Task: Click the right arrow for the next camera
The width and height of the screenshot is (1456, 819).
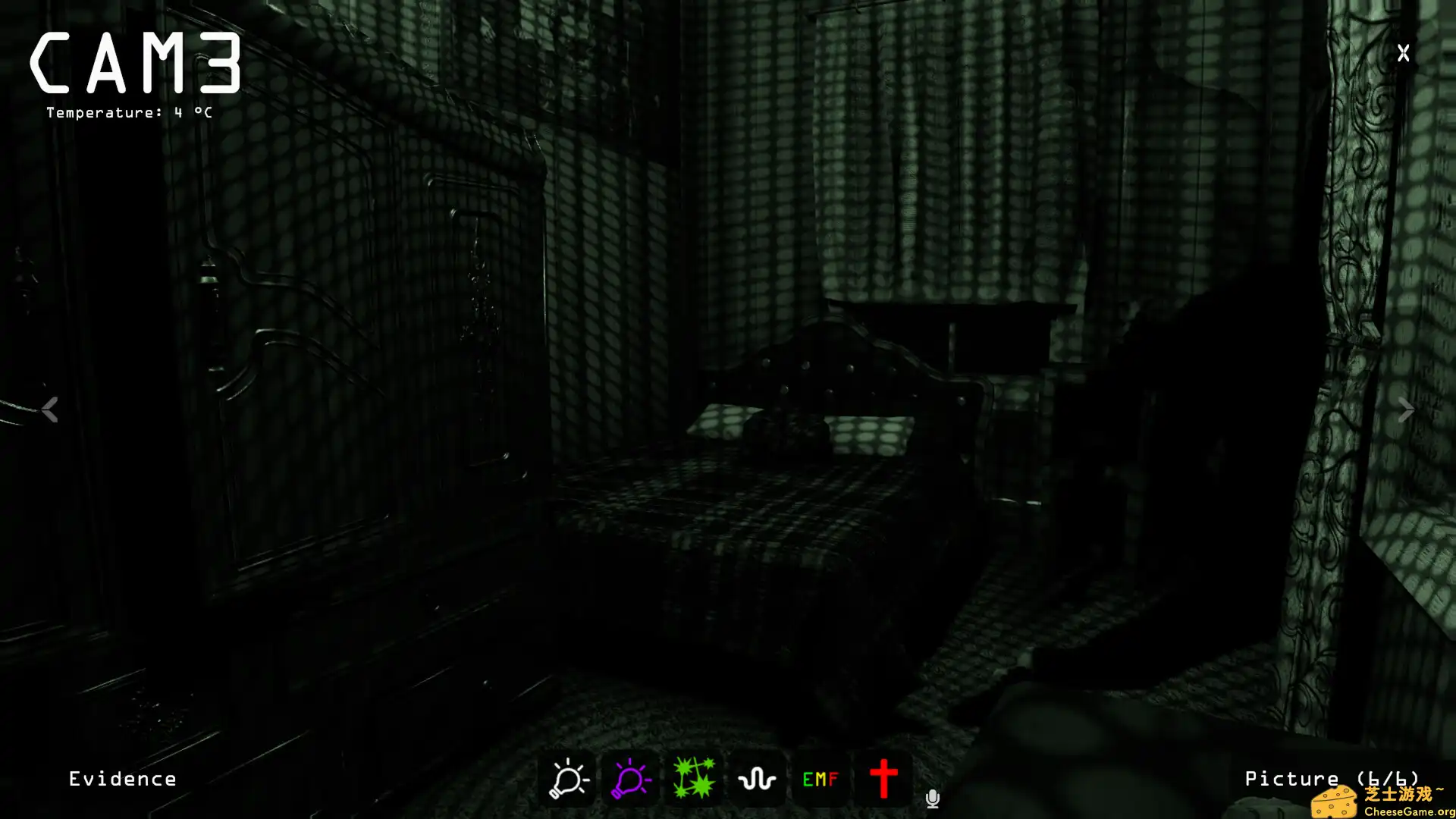Action: (1407, 409)
